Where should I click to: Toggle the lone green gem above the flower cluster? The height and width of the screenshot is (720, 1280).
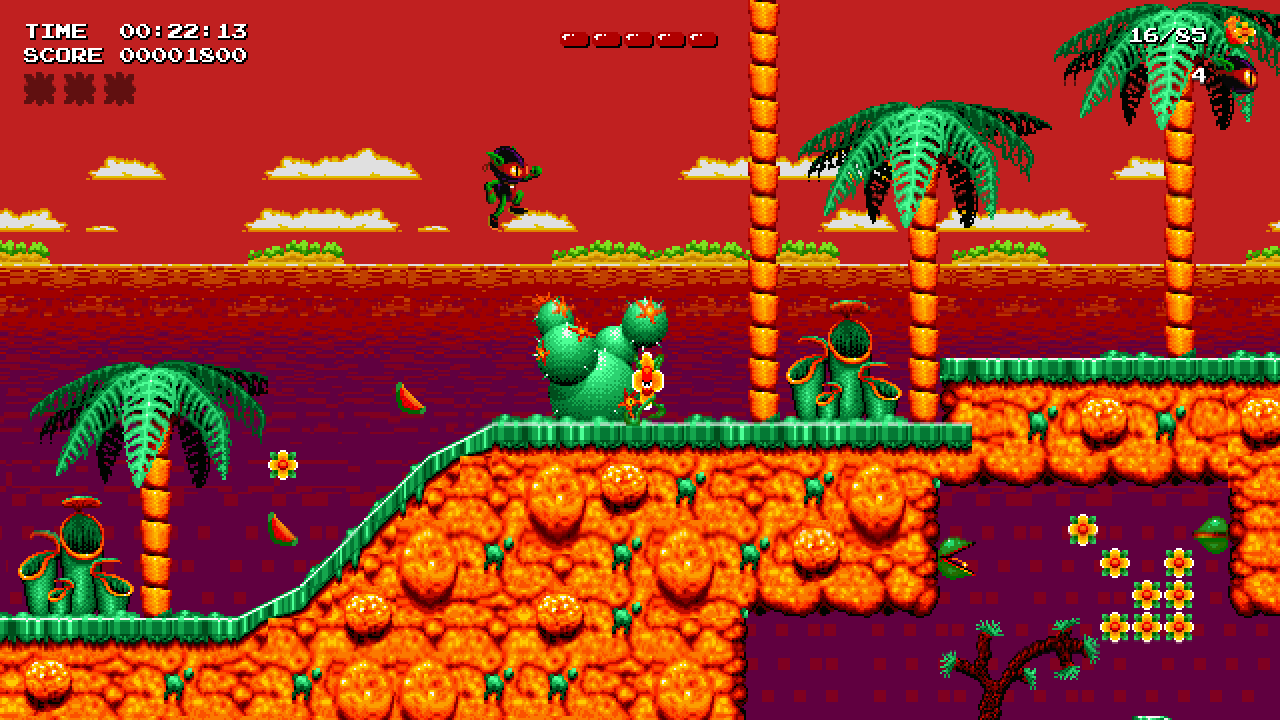click(x=1210, y=536)
